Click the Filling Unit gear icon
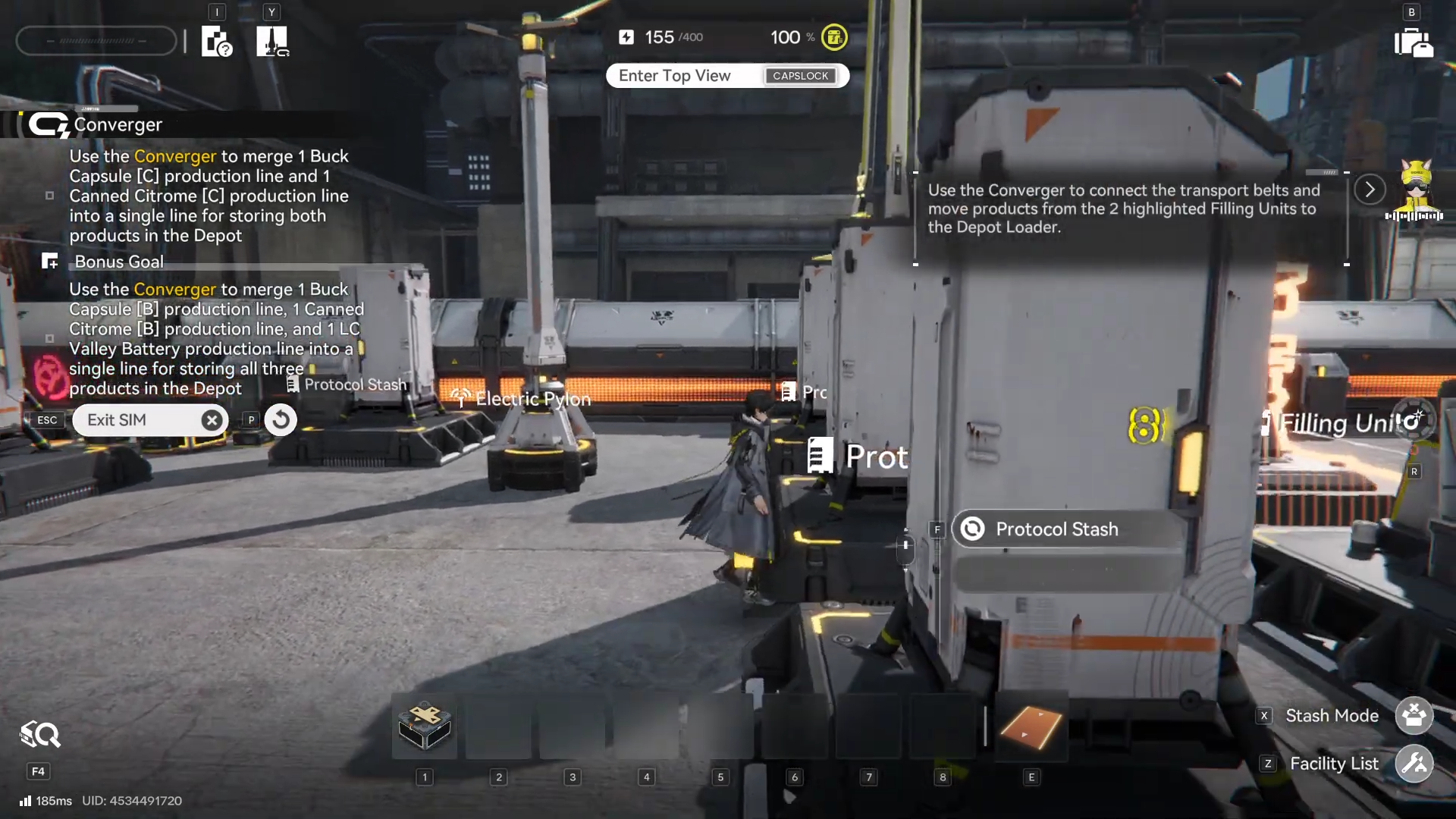The height and width of the screenshot is (819, 1456). point(1414,420)
